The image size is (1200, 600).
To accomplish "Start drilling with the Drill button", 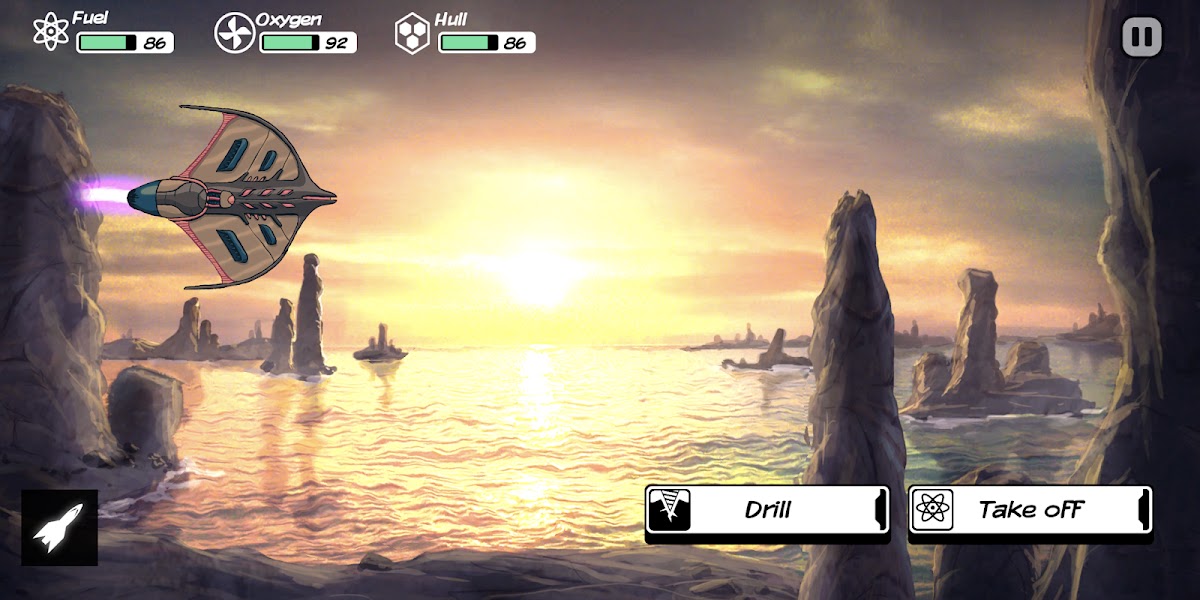I will (x=767, y=510).
